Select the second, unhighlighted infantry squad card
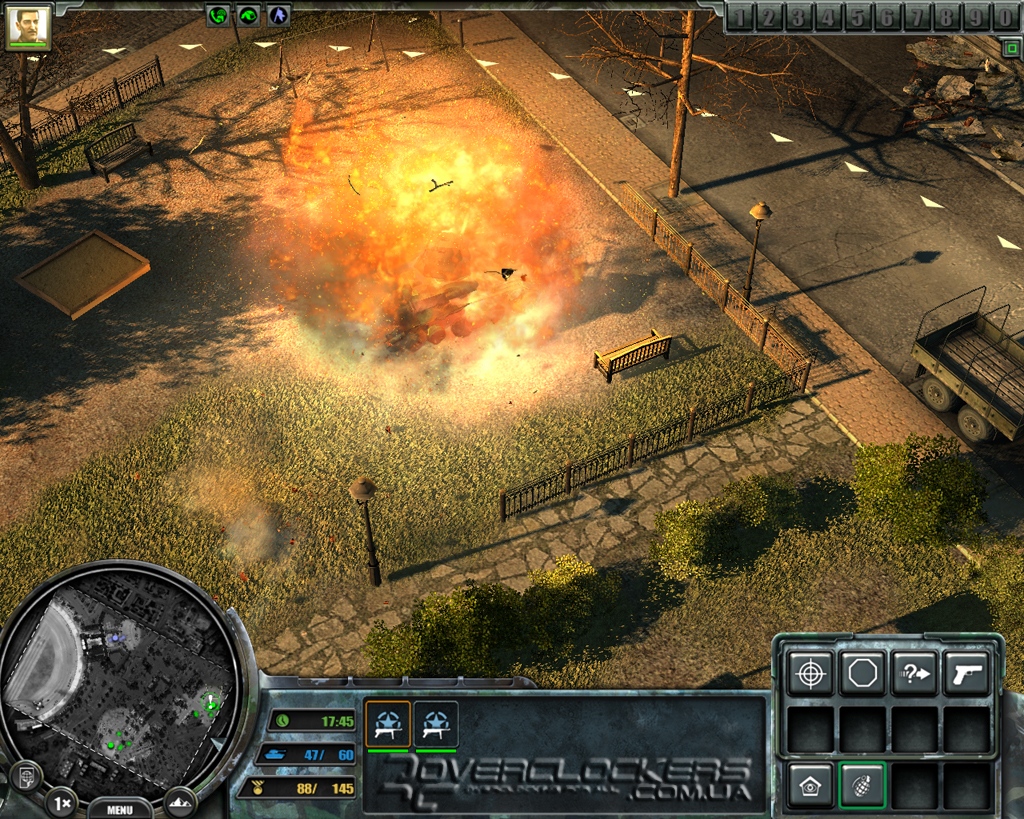The height and width of the screenshot is (819, 1024). pyautogui.click(x=435, y=724)
